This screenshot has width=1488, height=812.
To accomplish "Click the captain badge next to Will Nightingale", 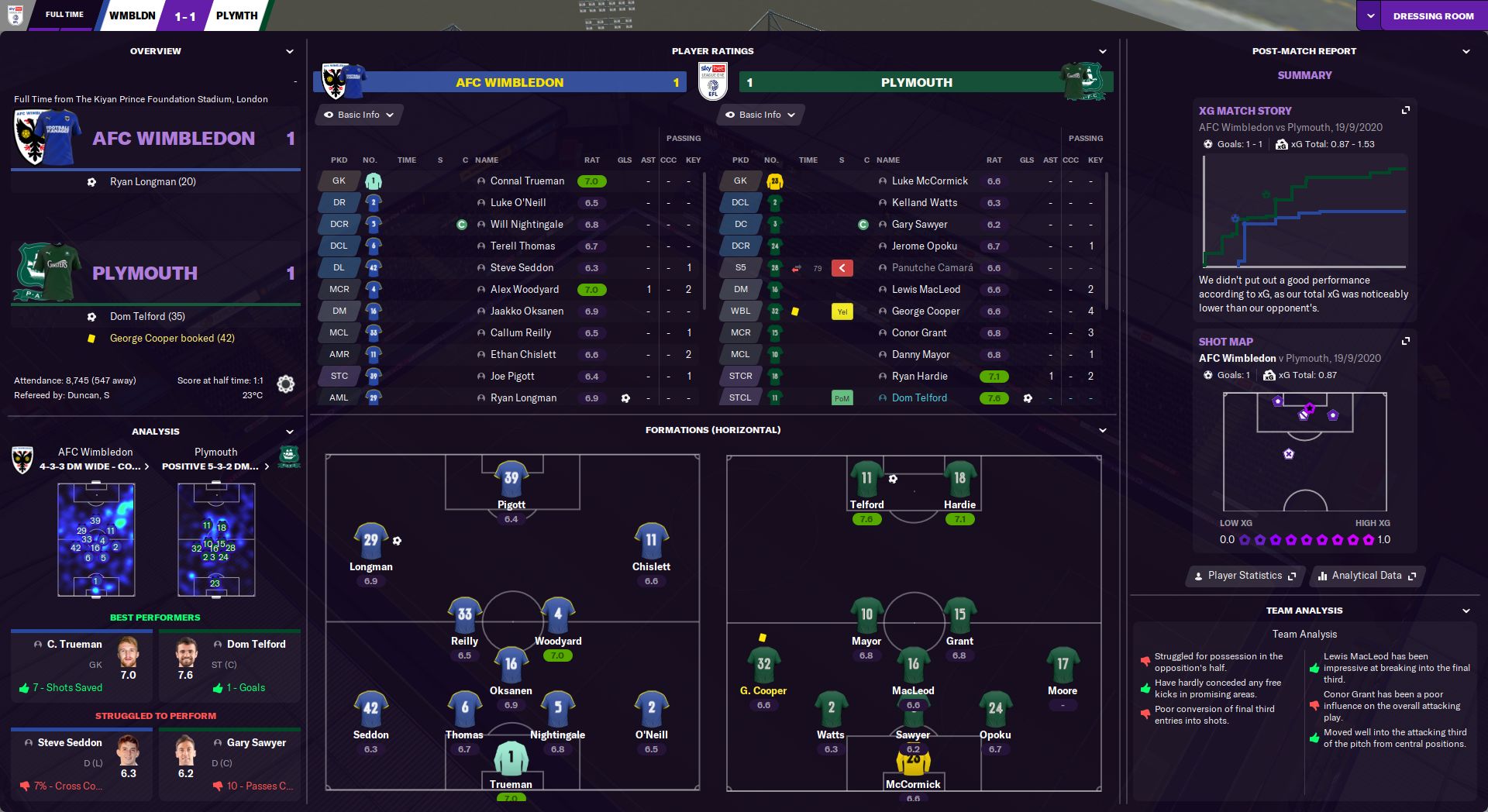I will (x=463, y=224).
